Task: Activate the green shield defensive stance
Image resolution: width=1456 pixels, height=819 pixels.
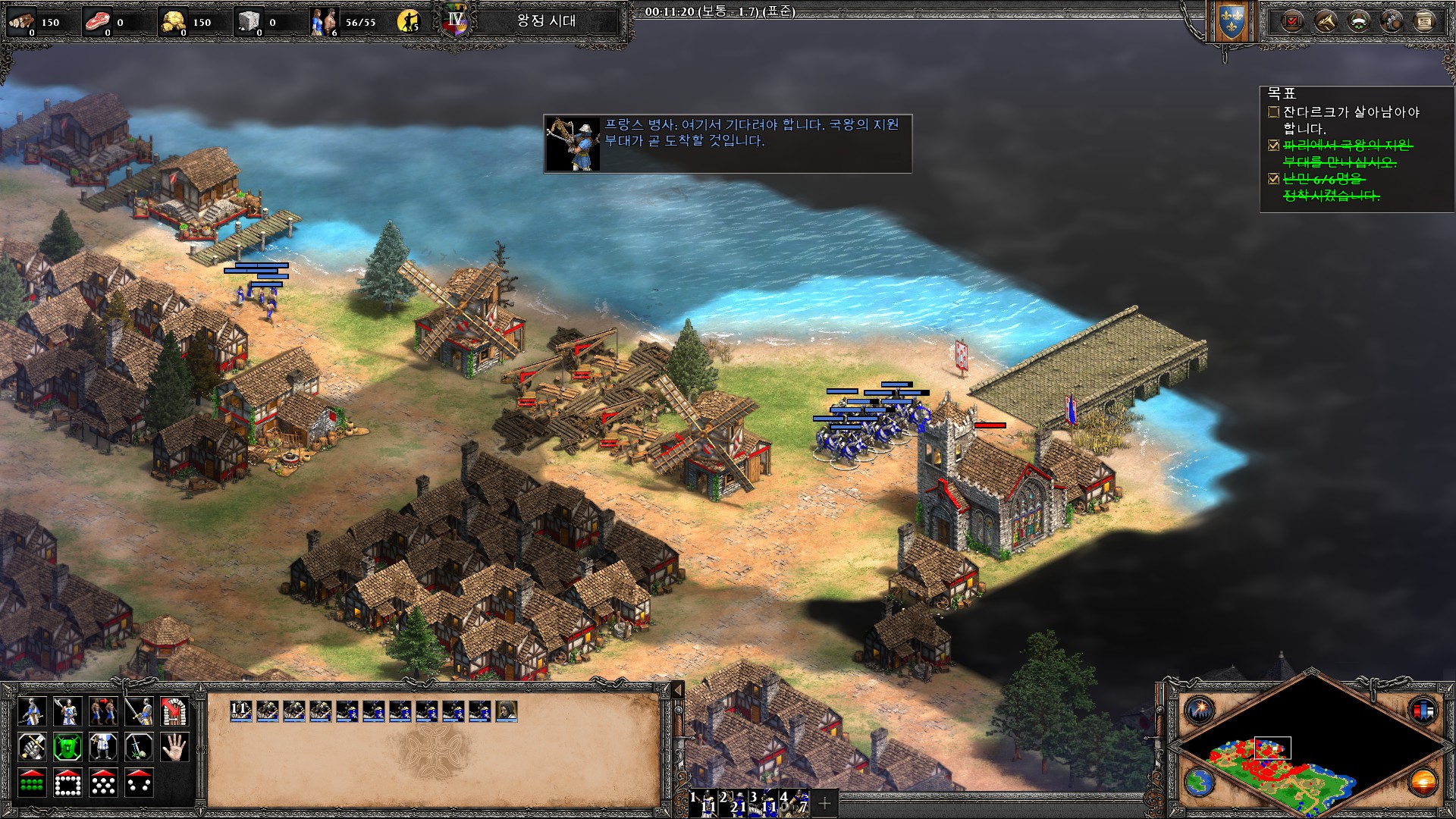Action: (67, 748)
